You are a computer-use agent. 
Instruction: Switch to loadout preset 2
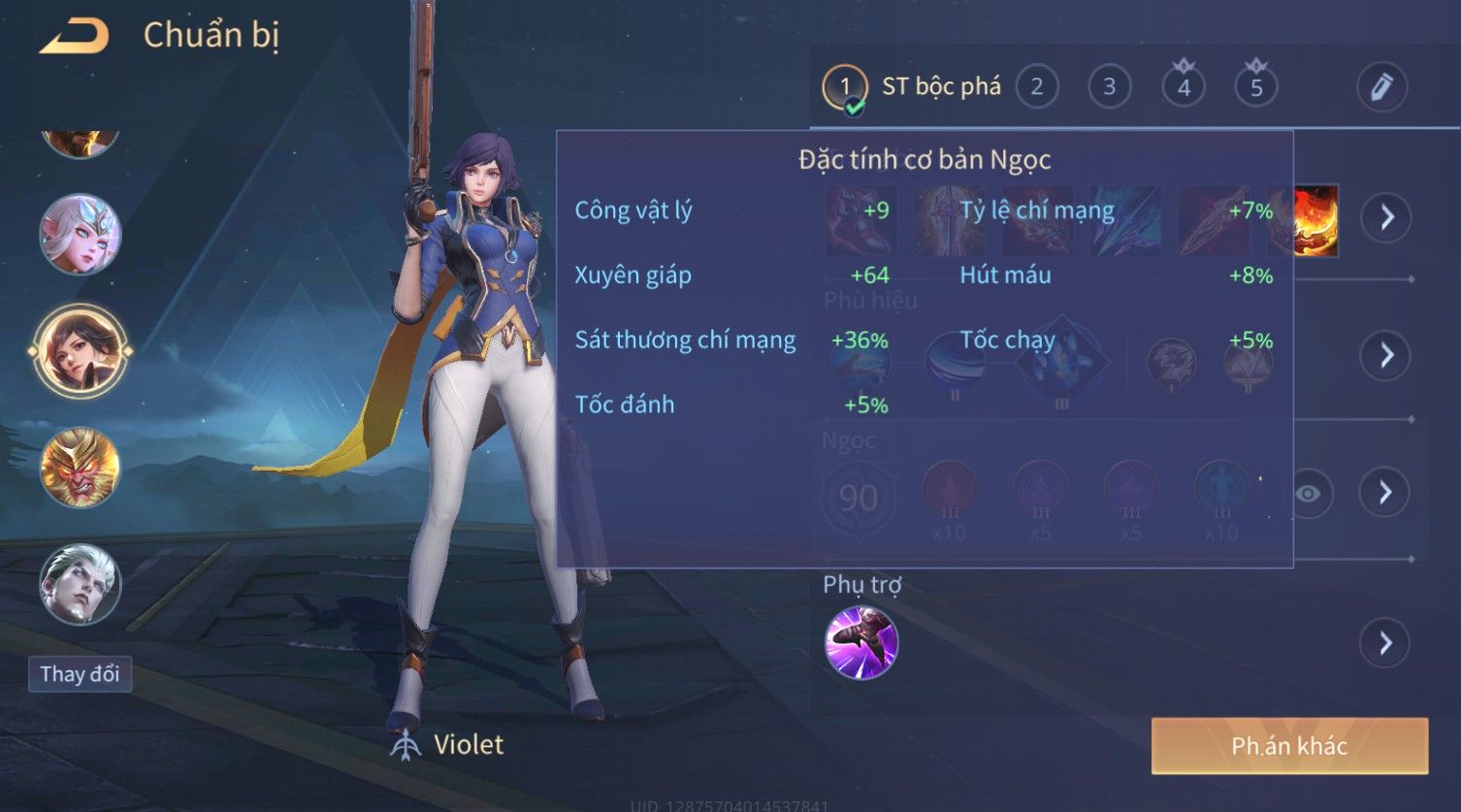(x=1036, y=87)
